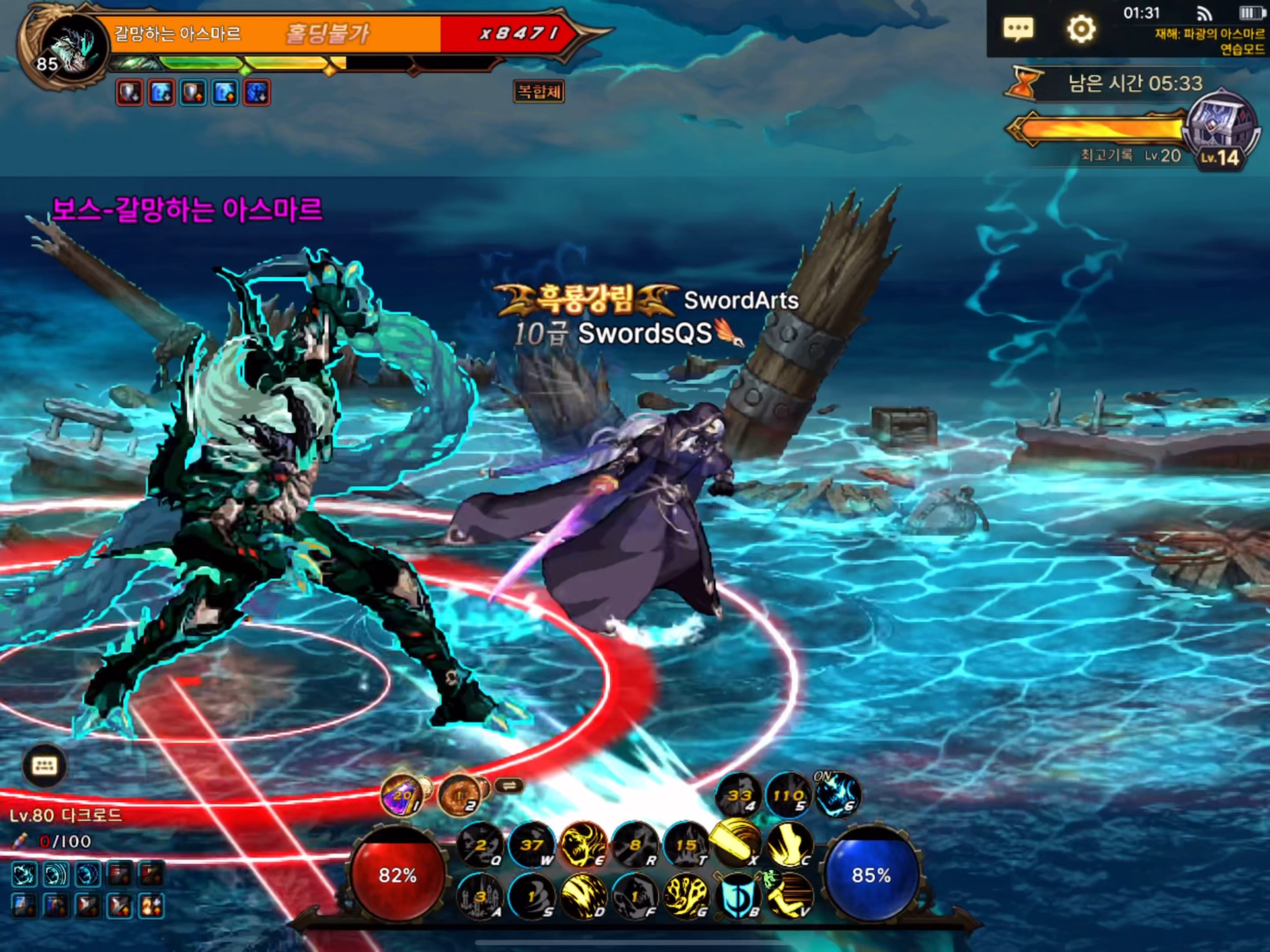Use the ghost hands skill on G
Screen dimensions: 1270x952
(x=686, y=895)
